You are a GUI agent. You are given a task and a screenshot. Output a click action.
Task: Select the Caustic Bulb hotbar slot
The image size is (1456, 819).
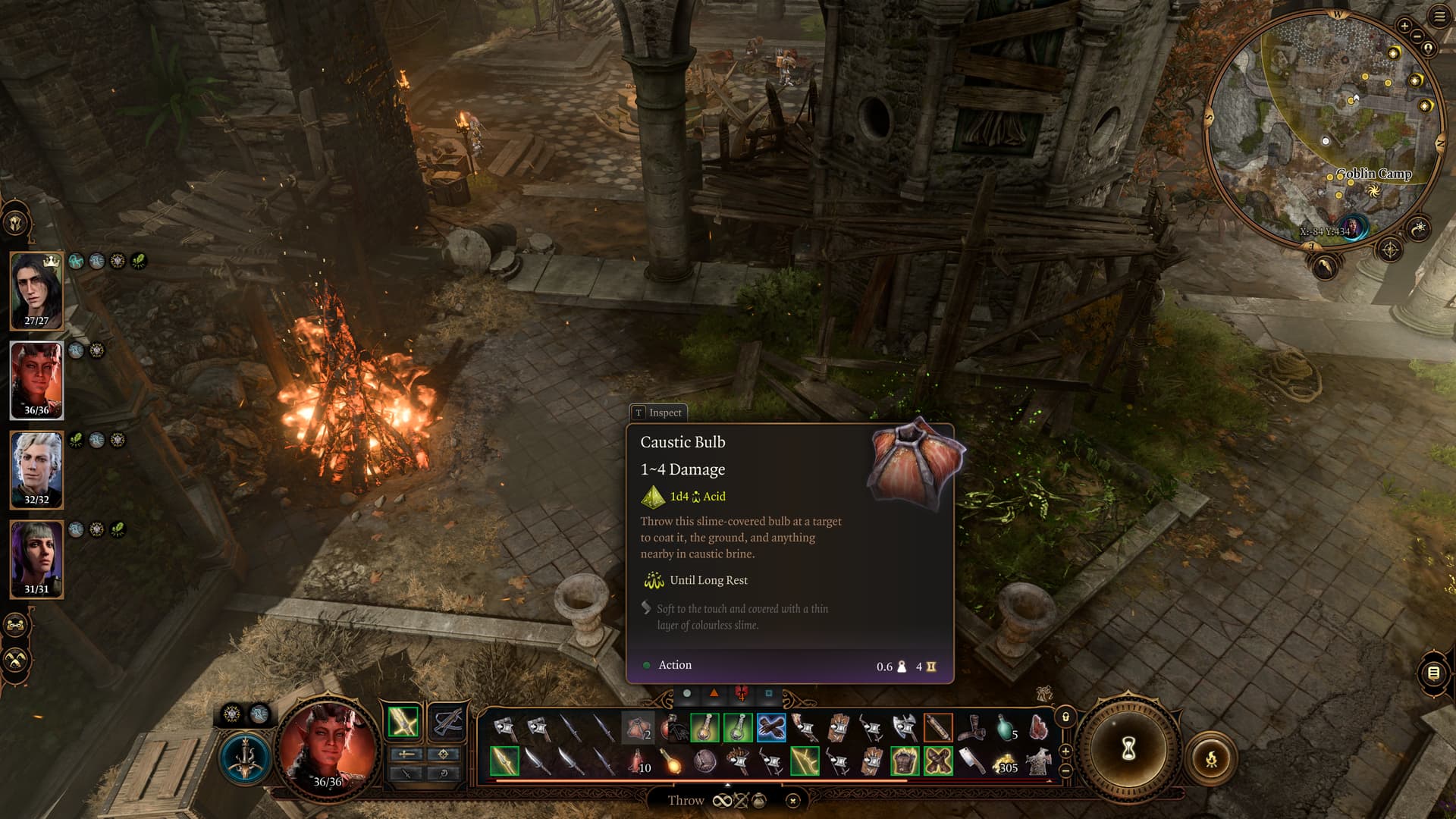pos(637,729)
